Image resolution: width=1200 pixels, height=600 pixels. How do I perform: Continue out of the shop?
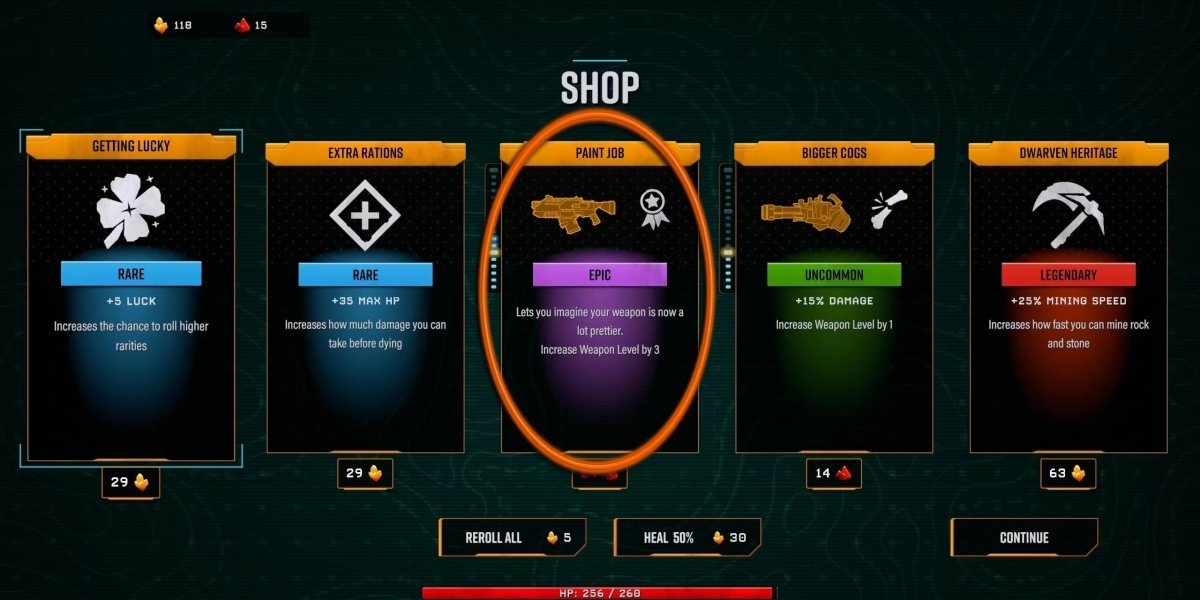pyautogui.click(x=1024, y=538)
